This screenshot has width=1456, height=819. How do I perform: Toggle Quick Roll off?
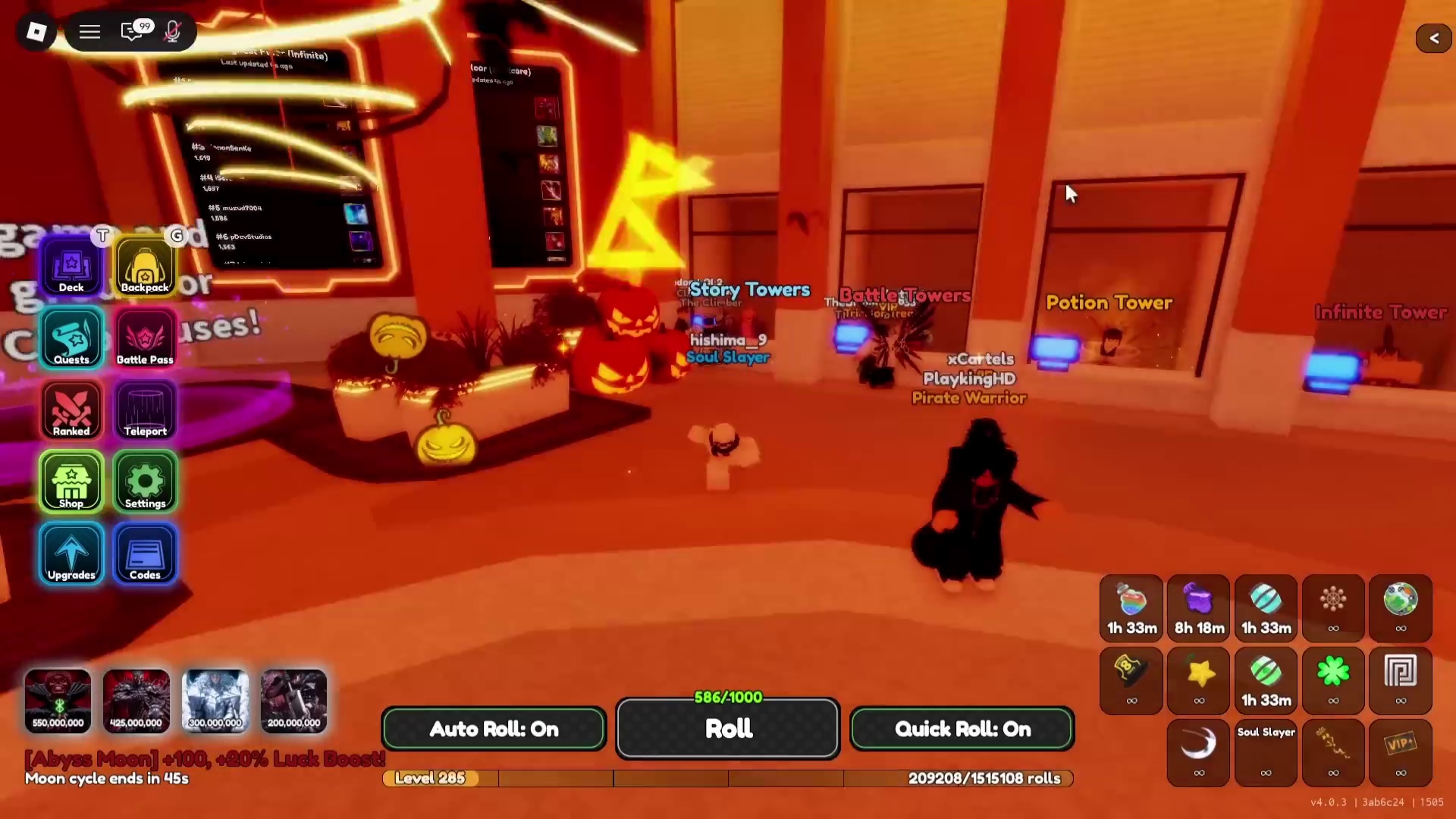(x=962, y=729)
